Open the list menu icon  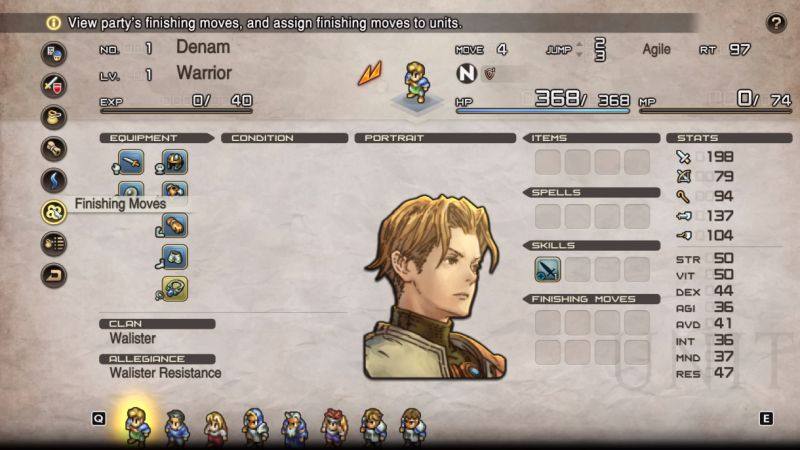[53, 243]
